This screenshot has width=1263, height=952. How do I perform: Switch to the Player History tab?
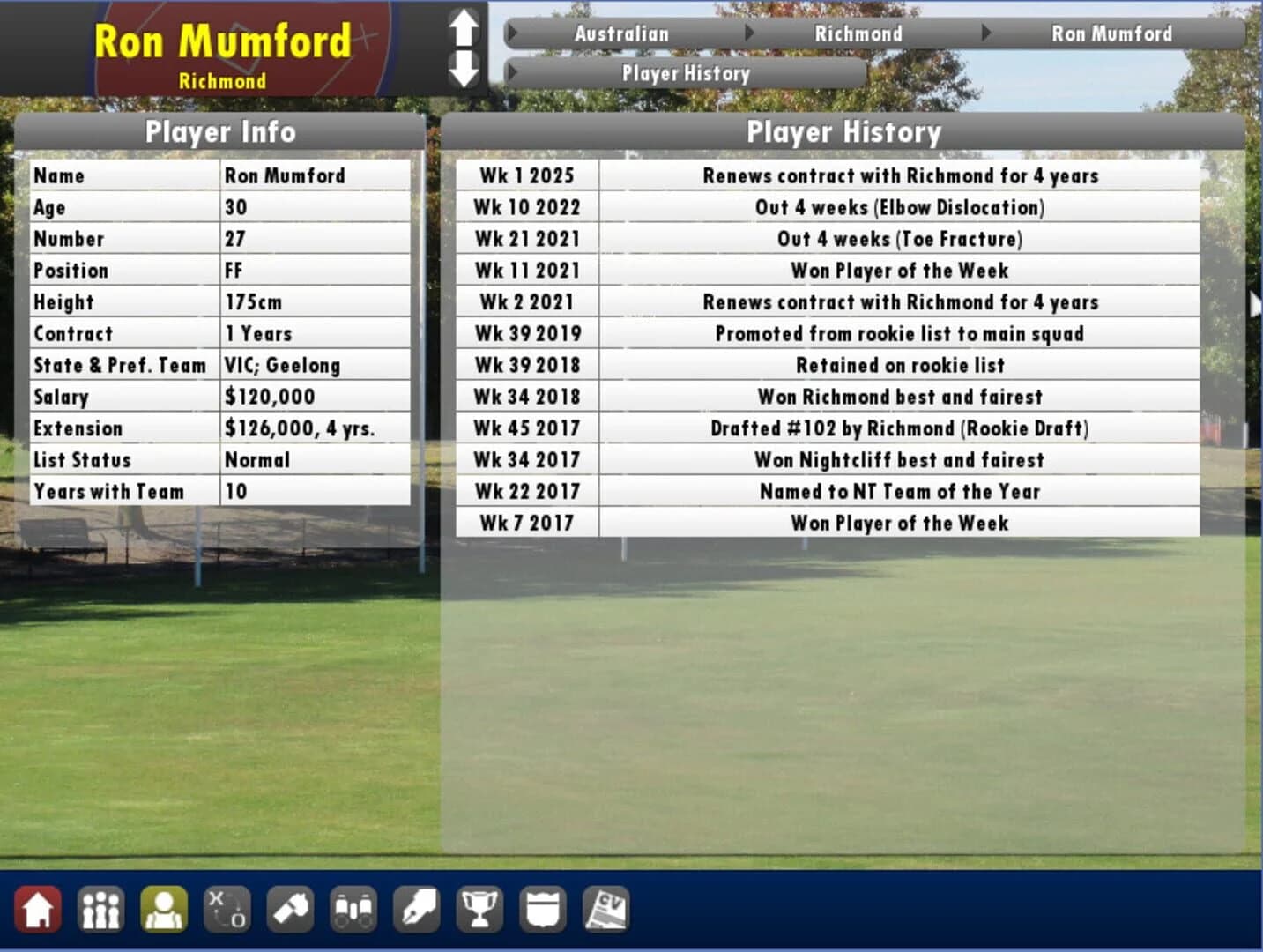(x=686, y=74)
